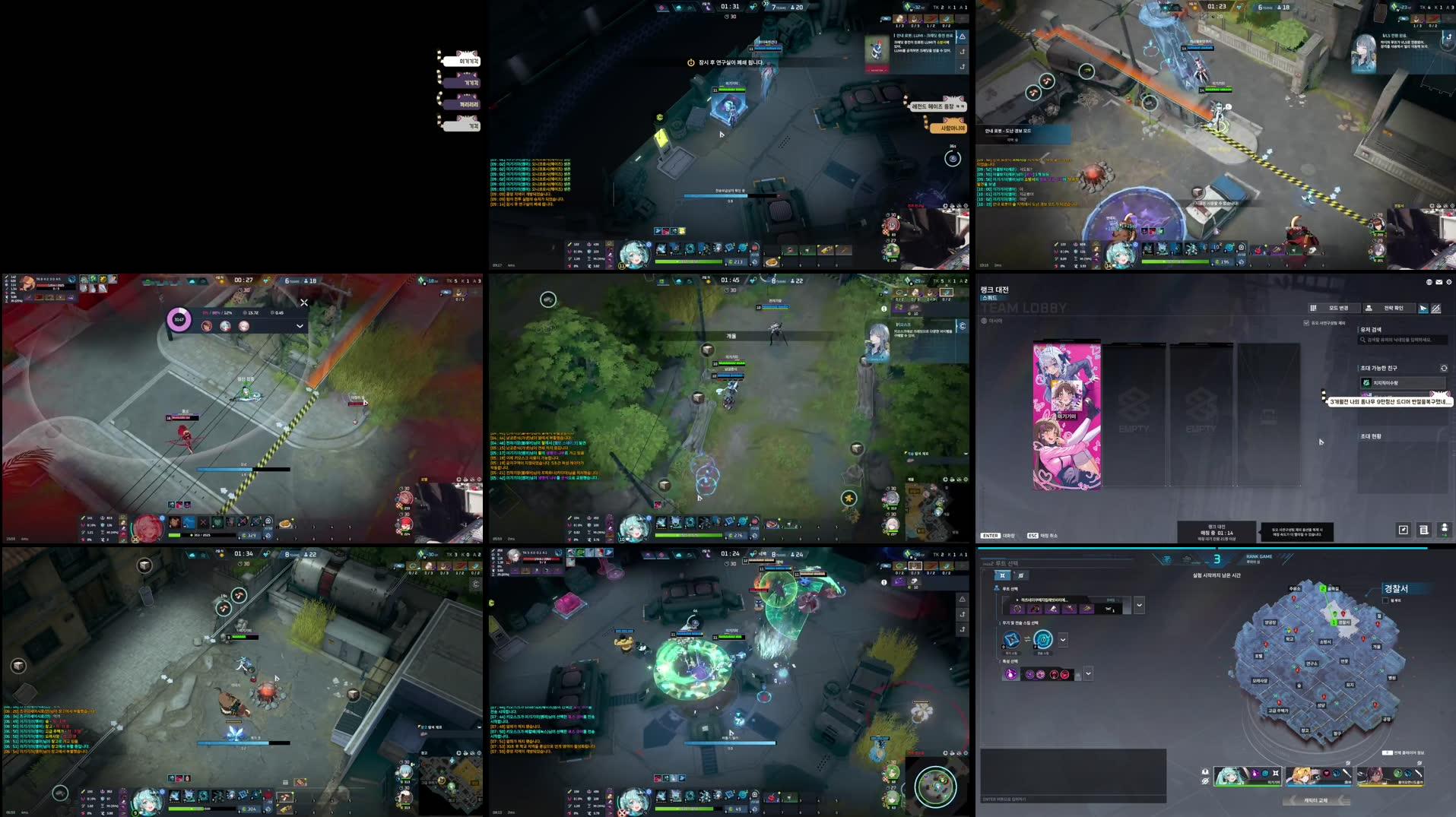Click the refresh icon beside 초대 가능한 친구

tap(1444, 369)
